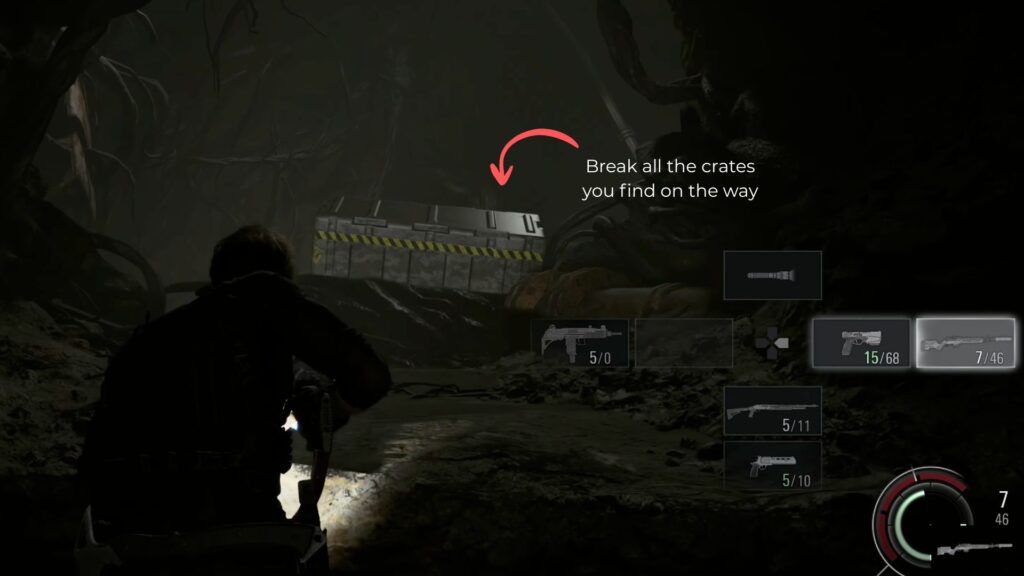Select the submachine gun slot showing 5/0
Viewport: 1024px width, 576px height.
point(580,343)
